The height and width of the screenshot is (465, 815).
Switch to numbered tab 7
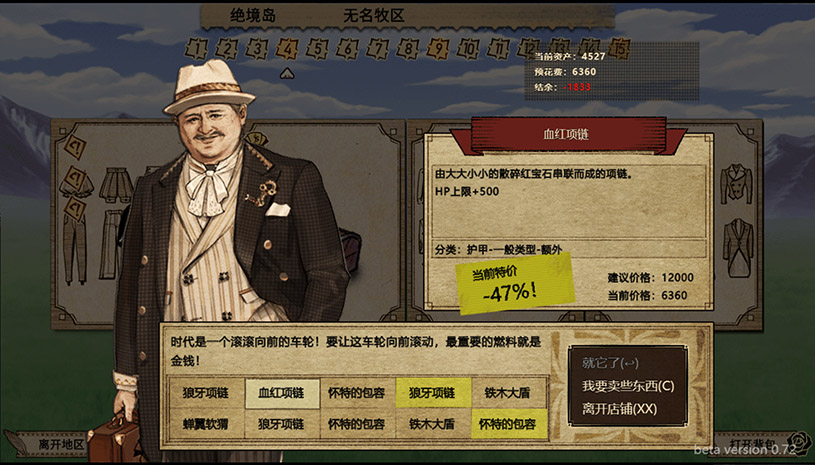click(x=377, y=47)
